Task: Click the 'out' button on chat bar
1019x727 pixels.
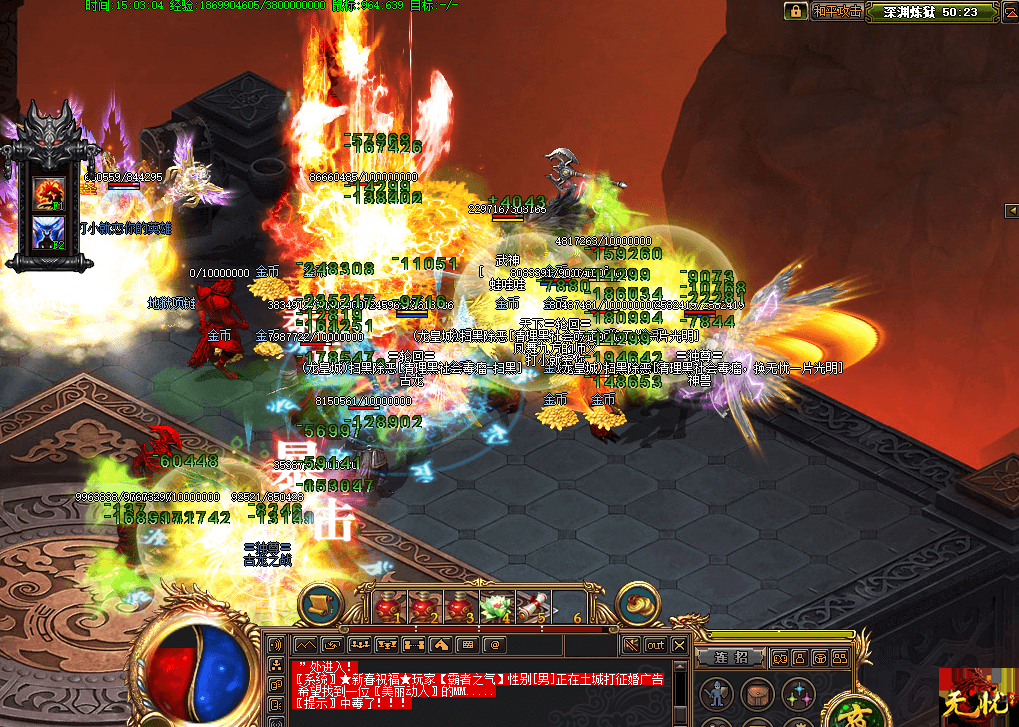Action: coord(655,646)
